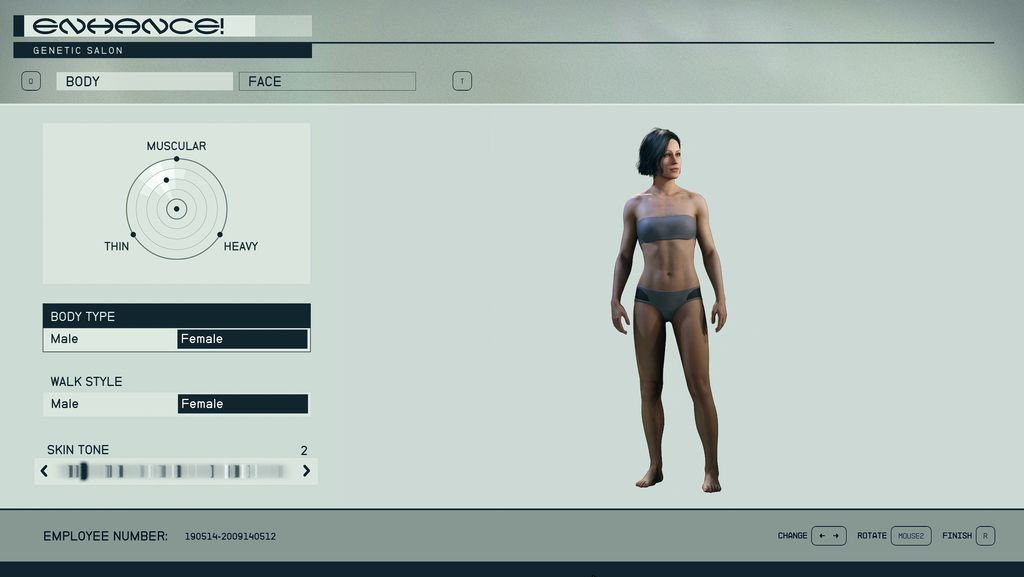Select the center dot of body dial
Image resolution: width=1024 pixels, height=577 pixels.
pyautogui.click(x=177, y=209)
